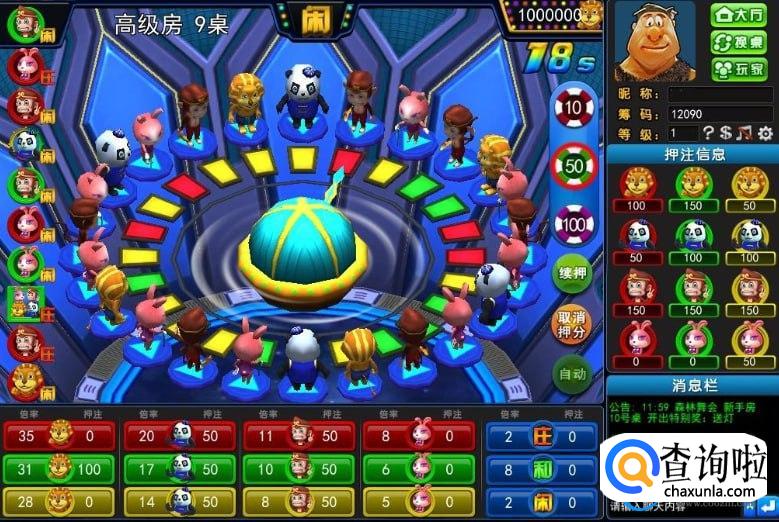779x522 pixels.
Task: Bet on the yellow panda at odds 14
Action: coord(178,500)
